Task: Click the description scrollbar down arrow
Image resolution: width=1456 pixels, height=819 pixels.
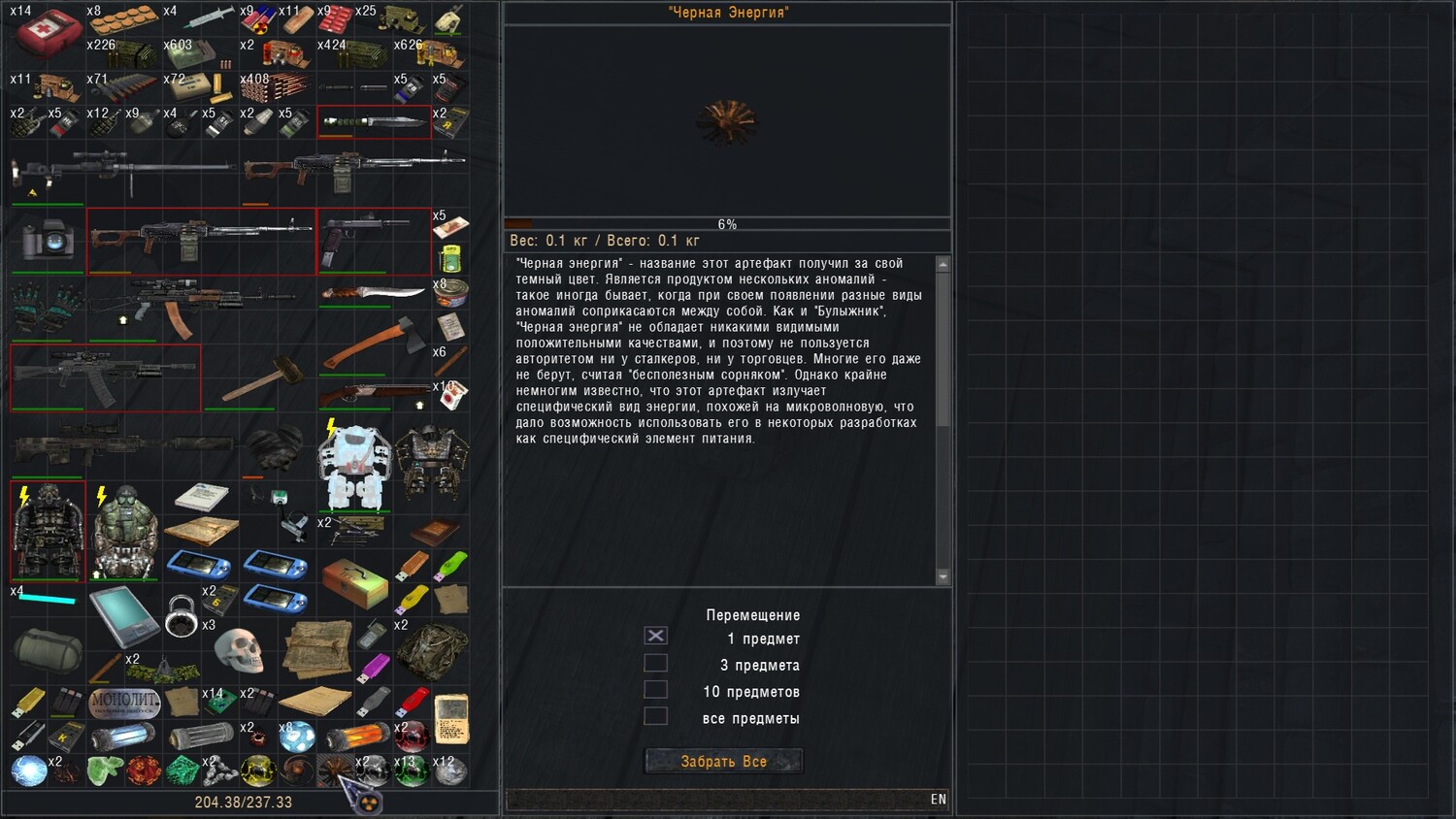Action: pyautogui.click(x=943, y=577)
